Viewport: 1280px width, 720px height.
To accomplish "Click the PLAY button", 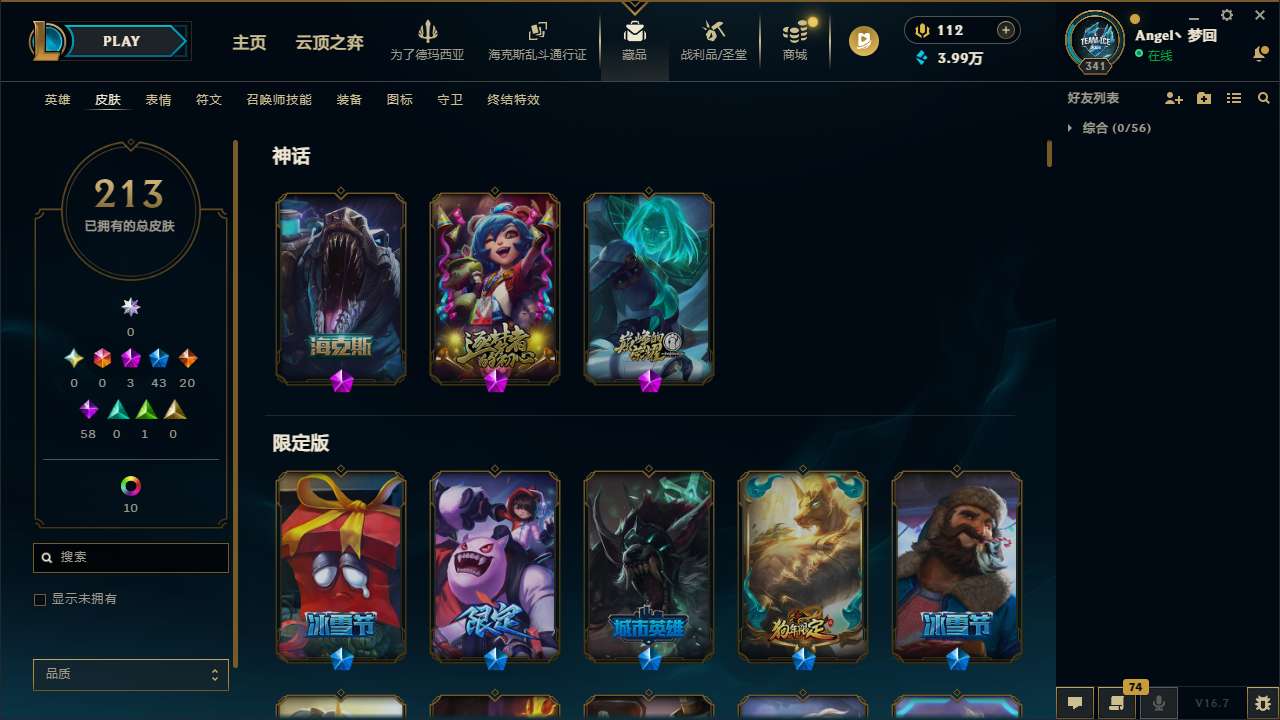I will [x=121, y=41].
